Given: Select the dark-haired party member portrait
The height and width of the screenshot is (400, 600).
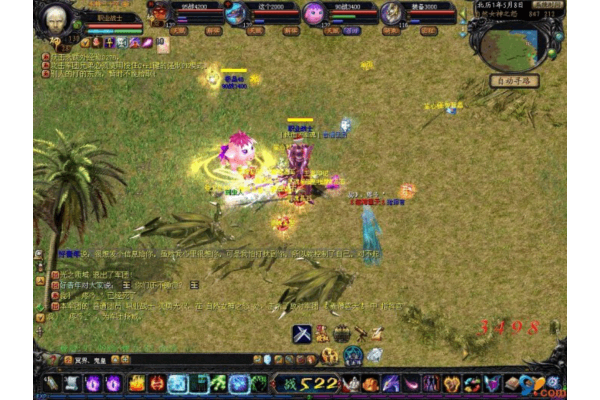Looking at the screenshot, I should tap(391, 13).
